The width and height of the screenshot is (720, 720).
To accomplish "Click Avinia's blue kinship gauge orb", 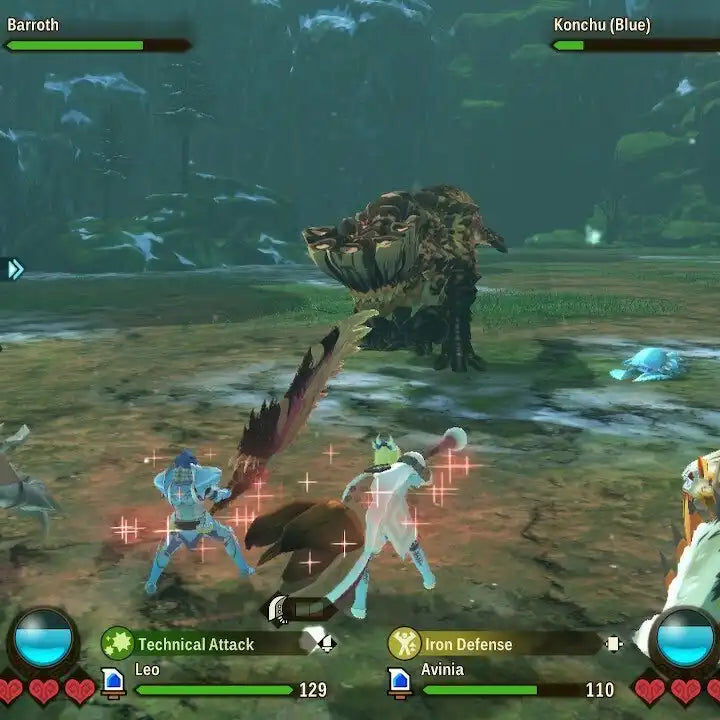I will click(685, 638).
